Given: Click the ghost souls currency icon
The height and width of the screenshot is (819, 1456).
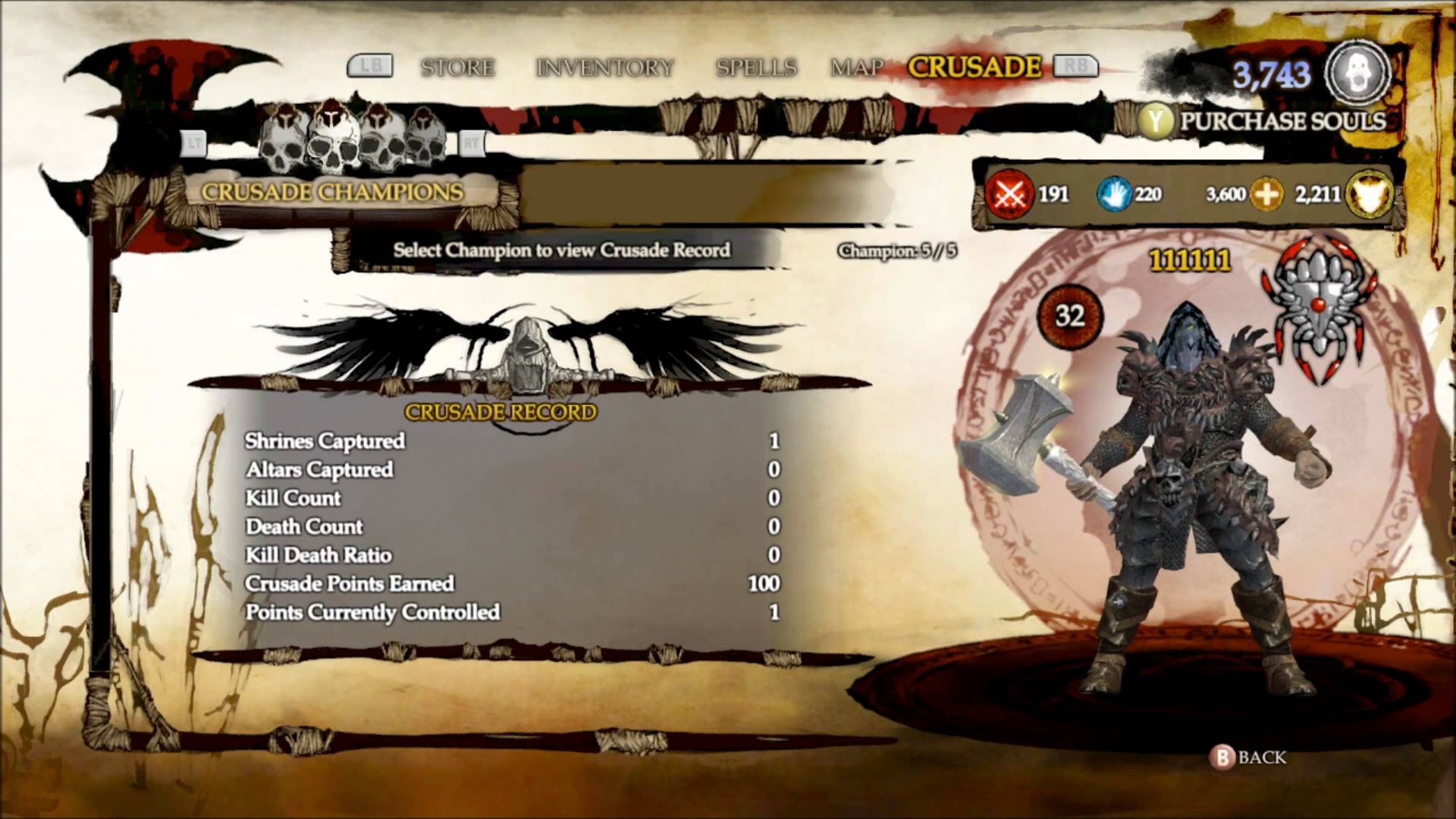Looking at the screenshot, I should pyautogui.click(x=1357, y=74).
